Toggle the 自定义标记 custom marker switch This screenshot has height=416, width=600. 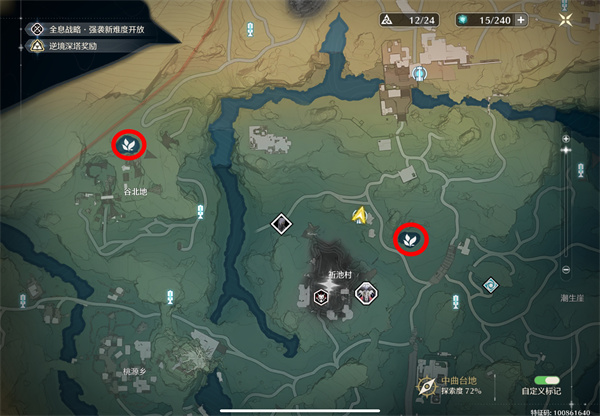(547, 381)
